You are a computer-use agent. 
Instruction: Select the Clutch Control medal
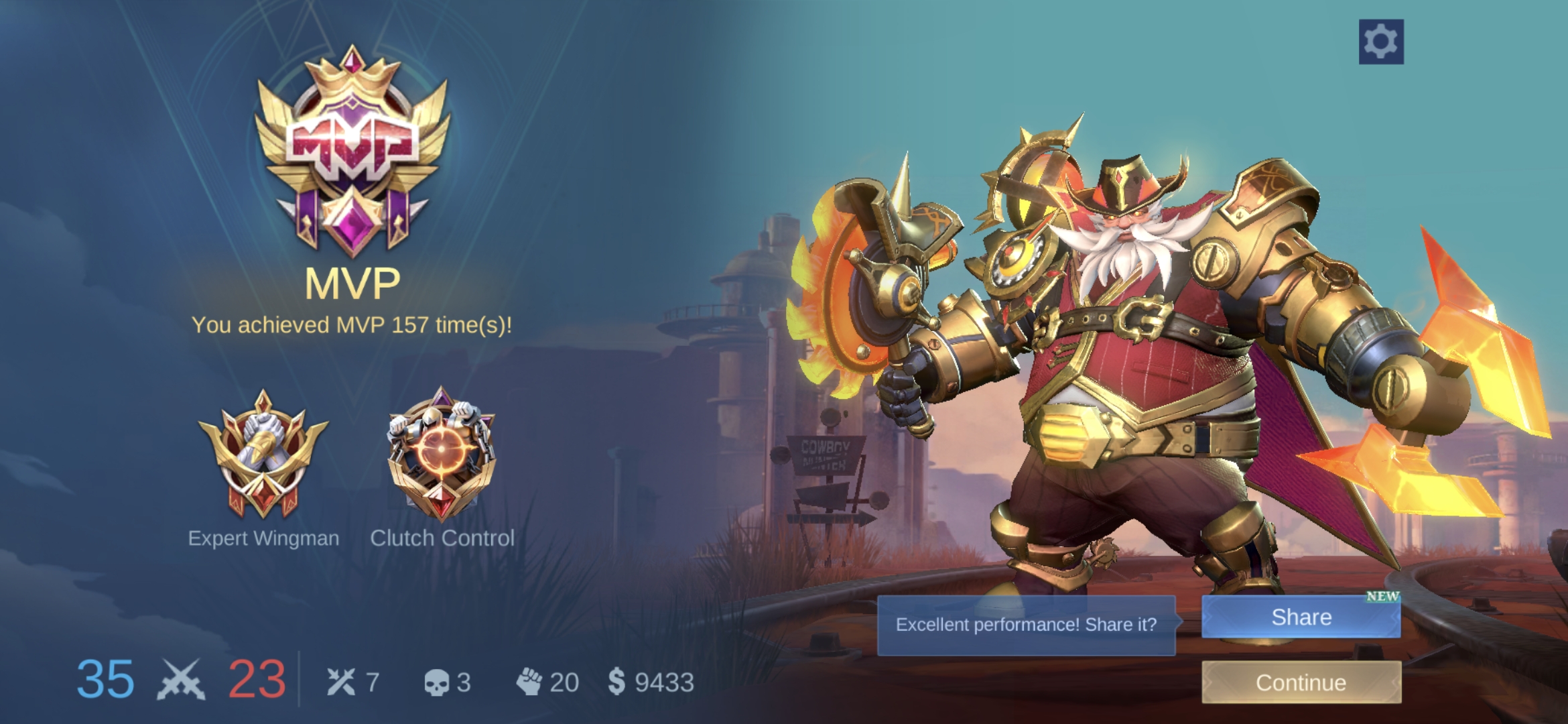pyautogui.click(x=442, y=456)
